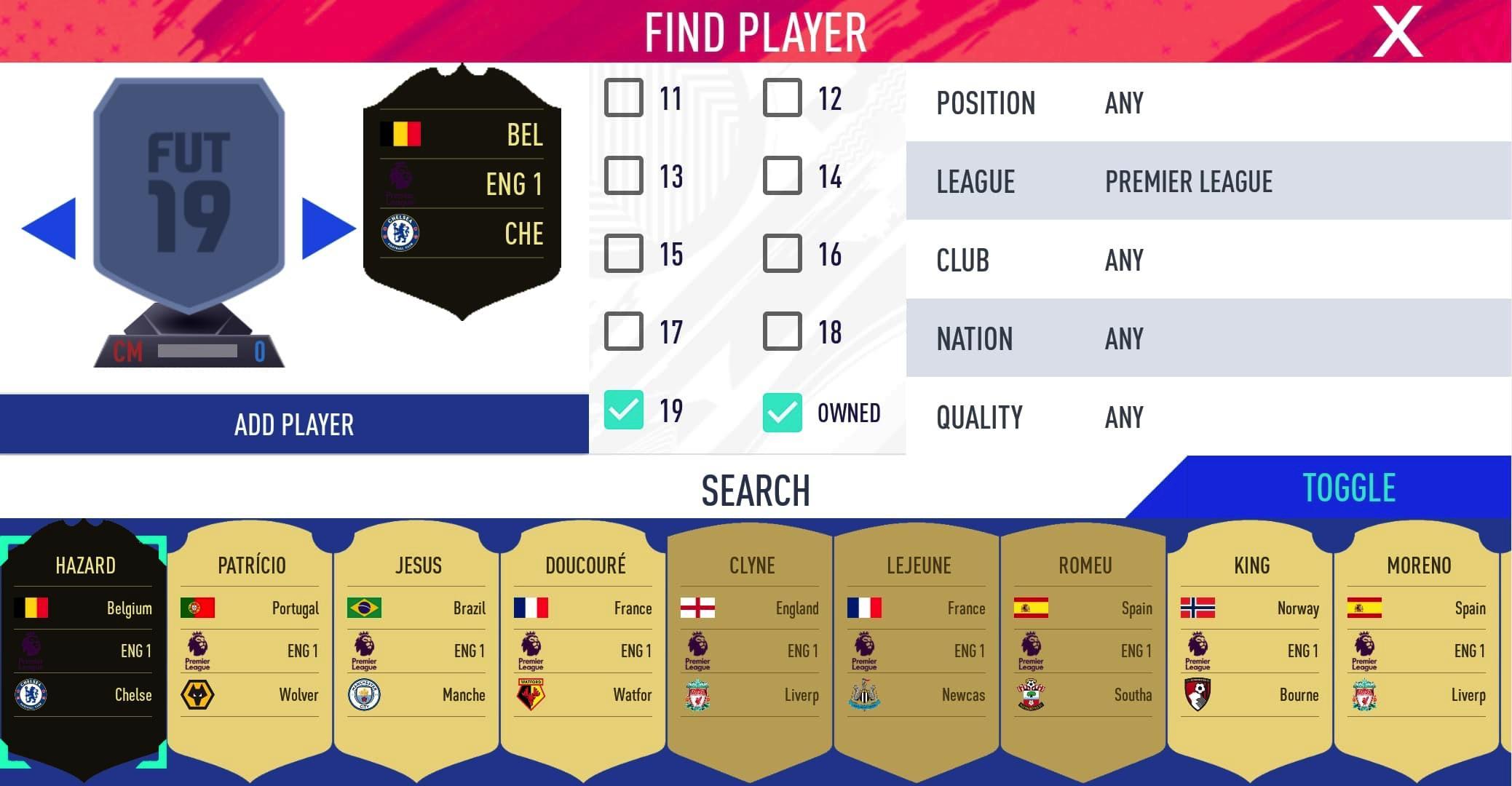Open the CLUB filter selector
The image size is (1512, 786).
(x=1208, y=260)
